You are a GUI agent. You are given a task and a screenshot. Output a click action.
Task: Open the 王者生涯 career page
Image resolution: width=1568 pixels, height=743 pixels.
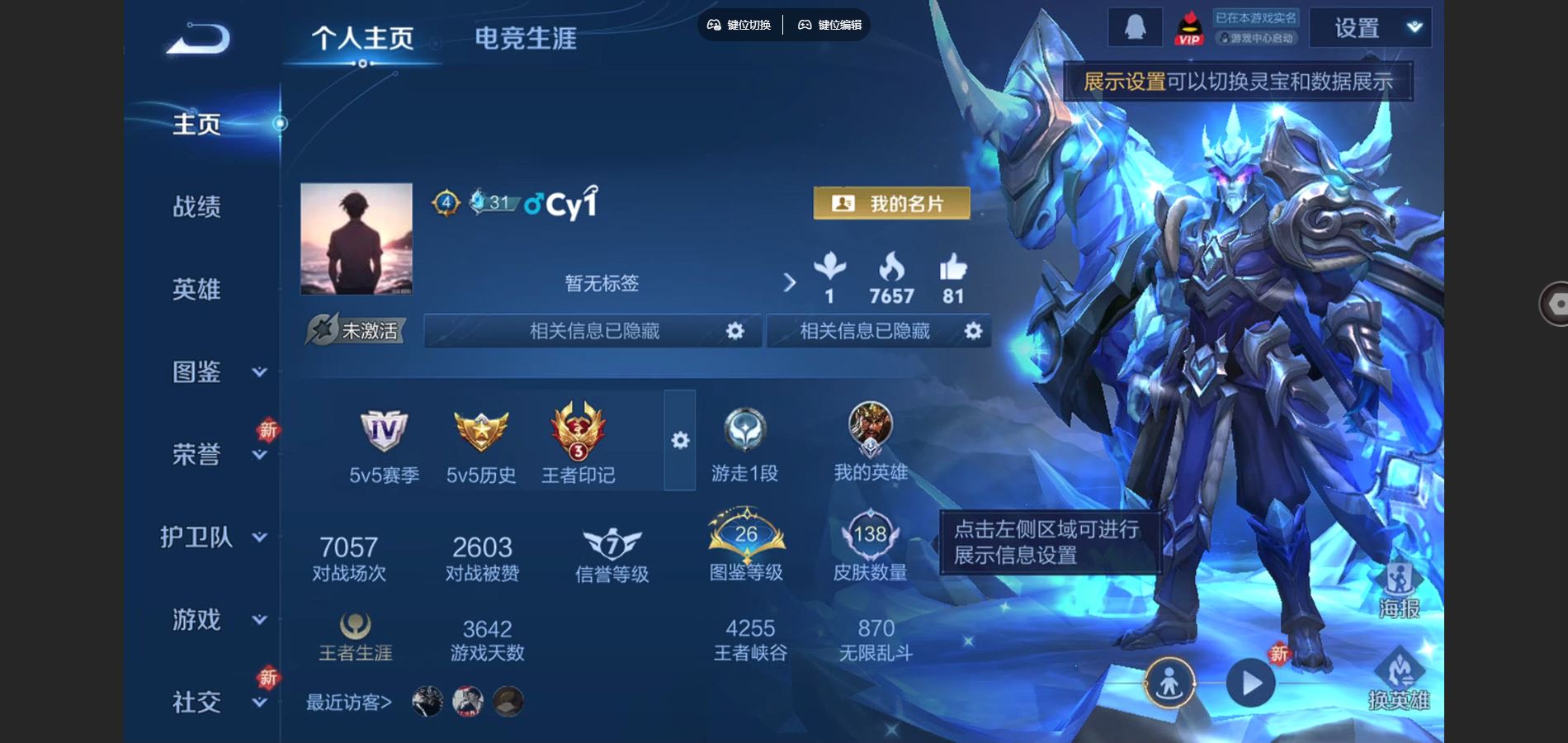(x=356, y=637)
